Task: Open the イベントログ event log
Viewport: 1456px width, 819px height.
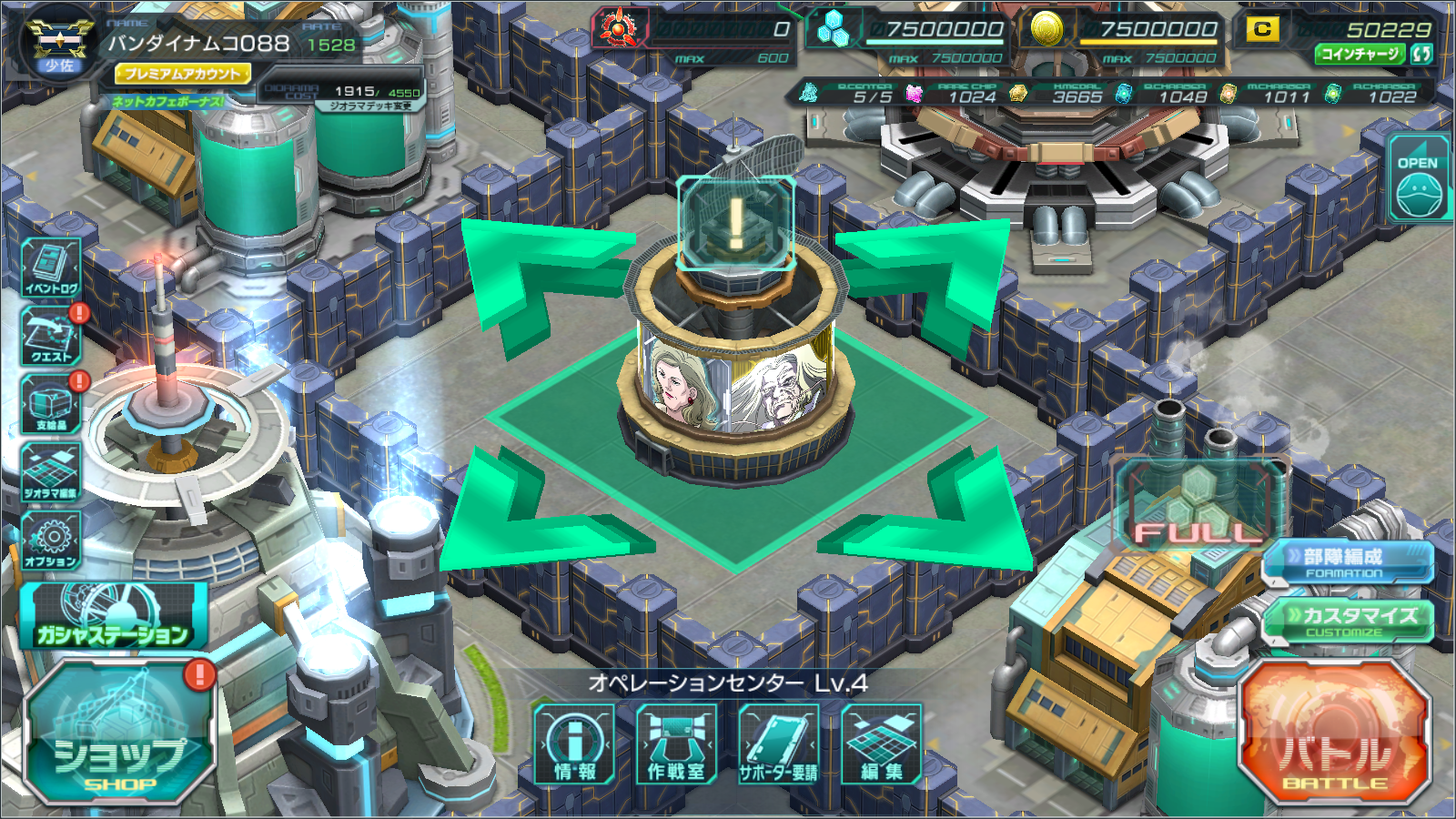Action: [52, 268]
